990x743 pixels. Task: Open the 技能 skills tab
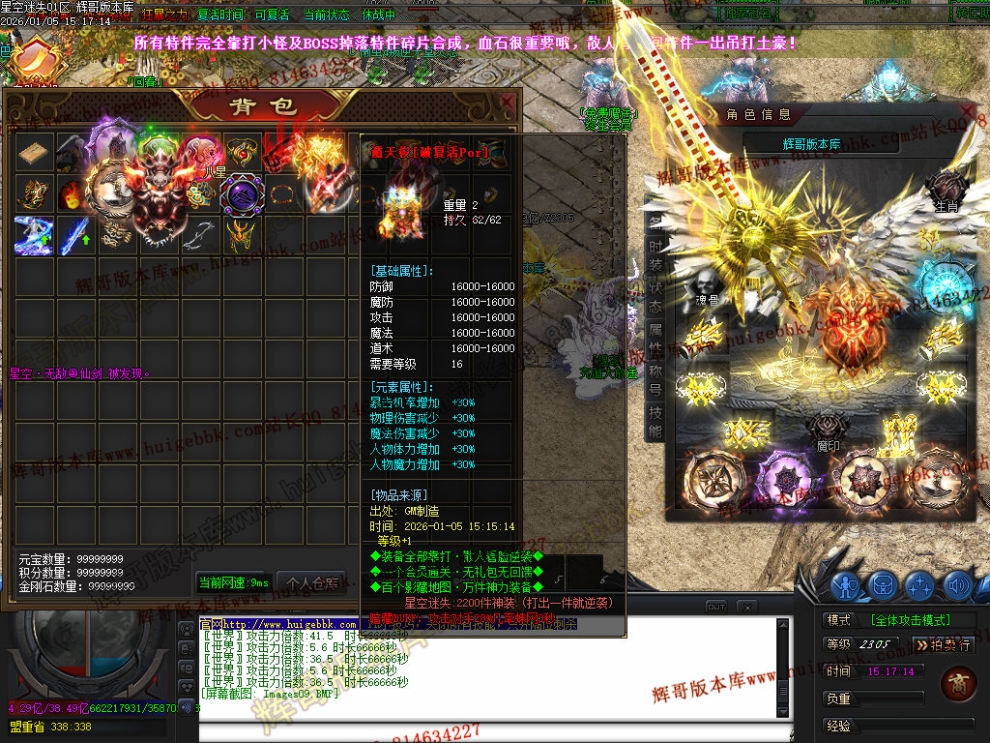(655, 423)
